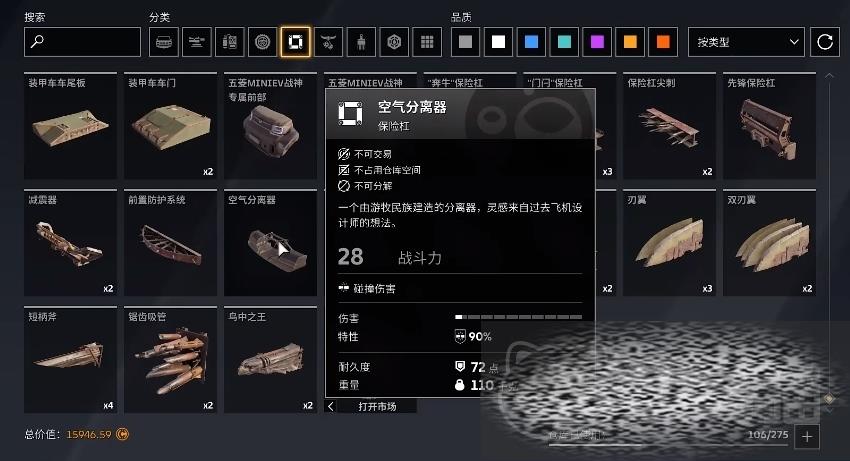This screenshot has width=850, height=461.
Task: Filter by blue quality swatch
Action: click(x=531, y=42)
